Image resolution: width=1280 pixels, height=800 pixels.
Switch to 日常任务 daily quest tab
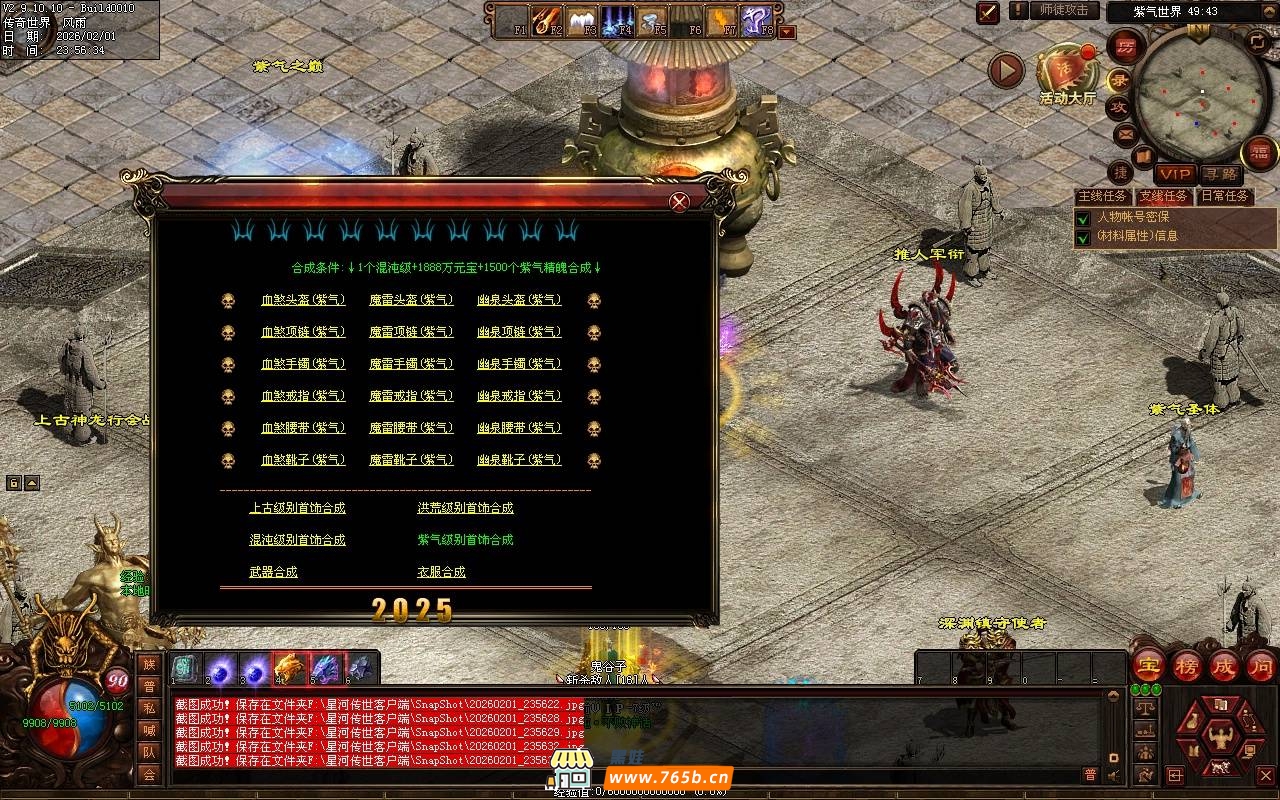[x=1225, y=196]
